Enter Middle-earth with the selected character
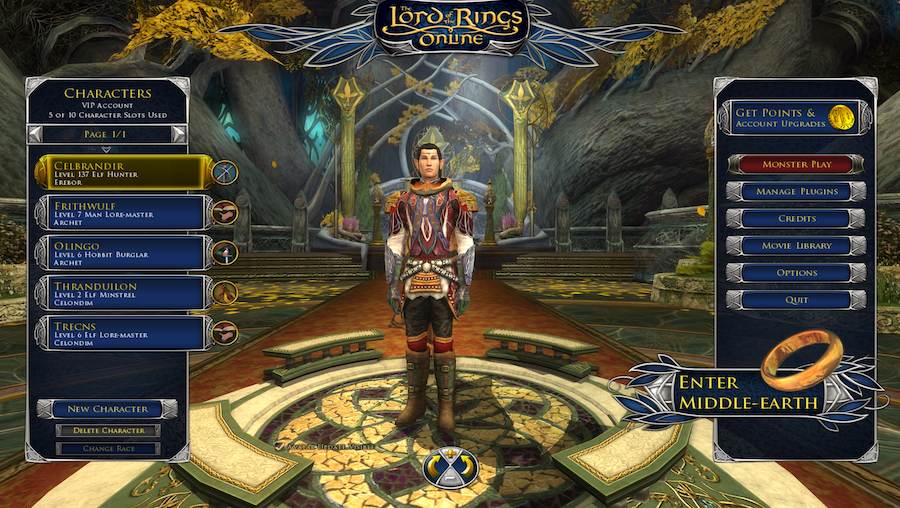This screenshot has height=508, width=900. tap(750, 392)
